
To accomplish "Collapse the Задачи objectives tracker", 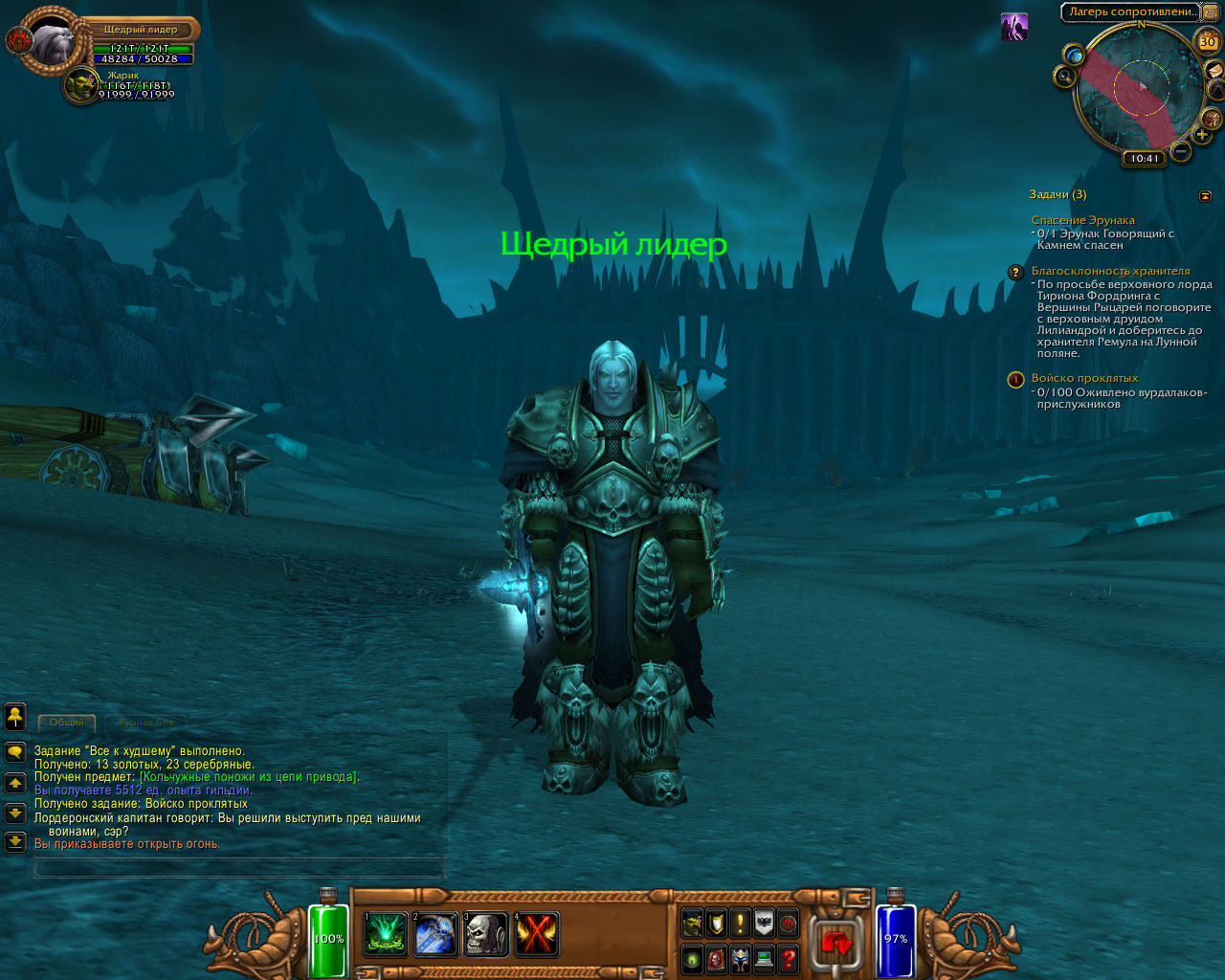I will coord(1205,195).
